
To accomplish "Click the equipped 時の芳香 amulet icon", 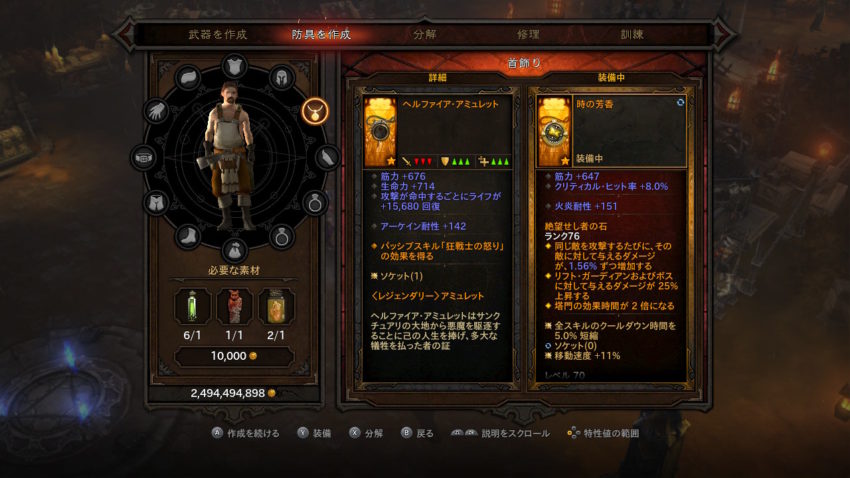I will [554, 130].
